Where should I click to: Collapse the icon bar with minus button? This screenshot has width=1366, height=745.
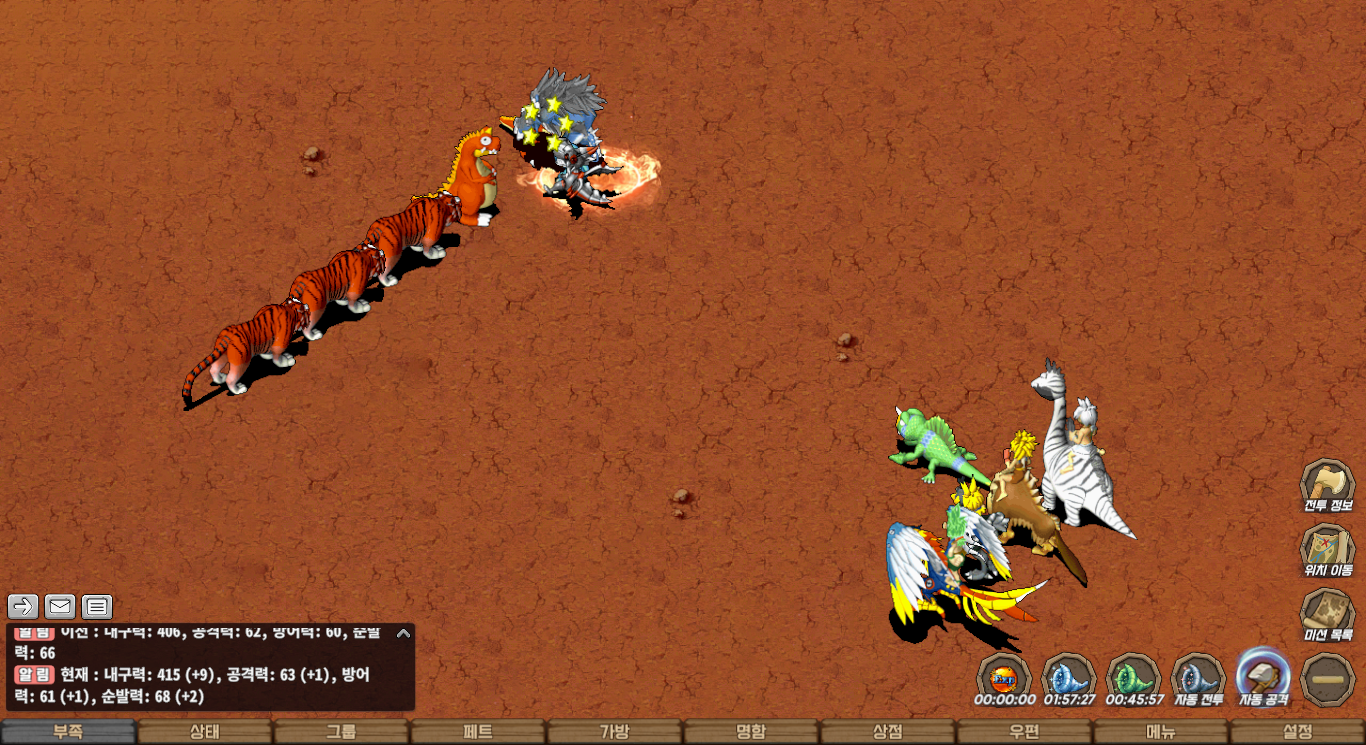click(x=1328, y=678)
